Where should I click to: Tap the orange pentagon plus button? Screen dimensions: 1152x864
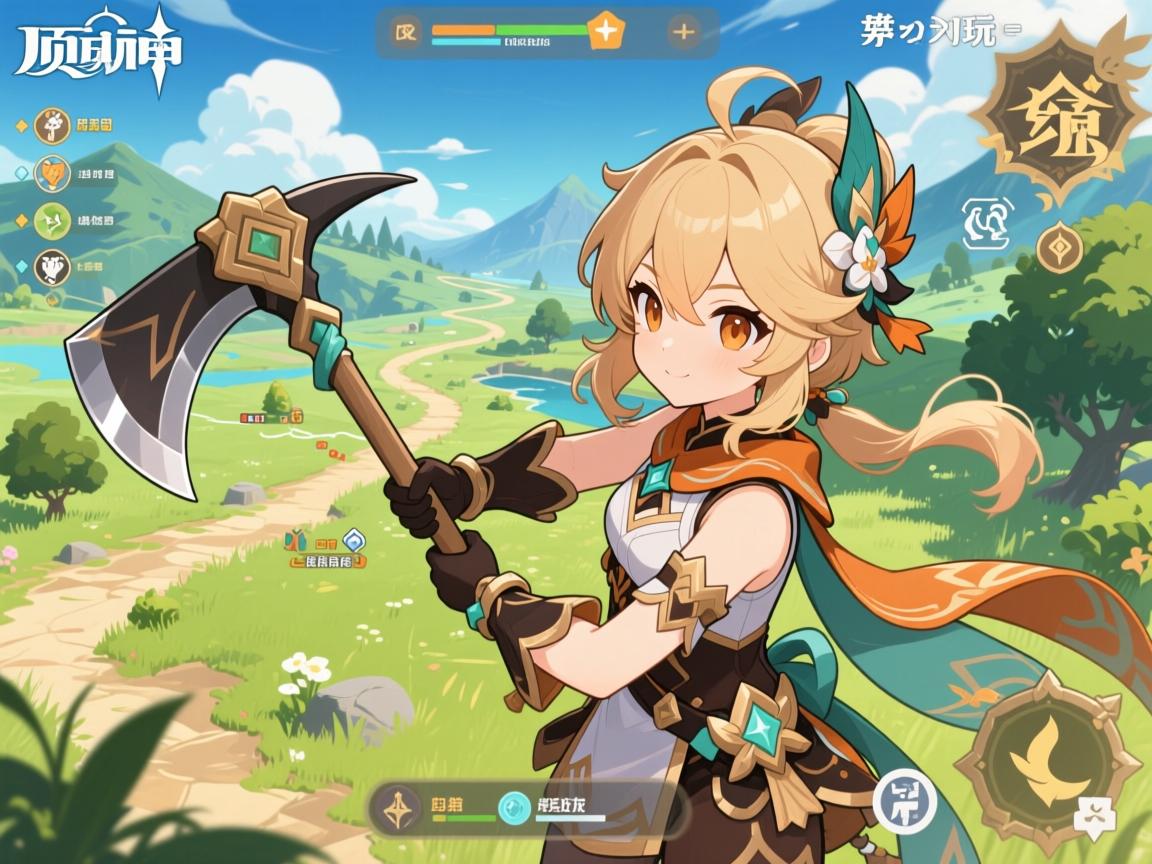click(x=604, y=32)
